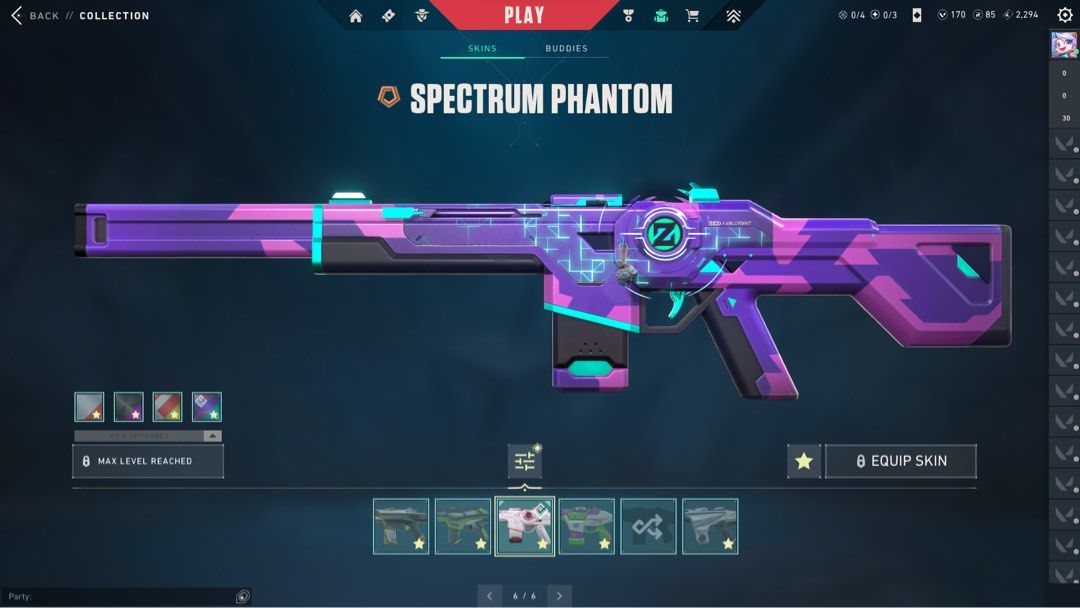This screenshot has height=608, width=1080.
Task: Switch to the Buddies tab
Action: tap(566, 48)
